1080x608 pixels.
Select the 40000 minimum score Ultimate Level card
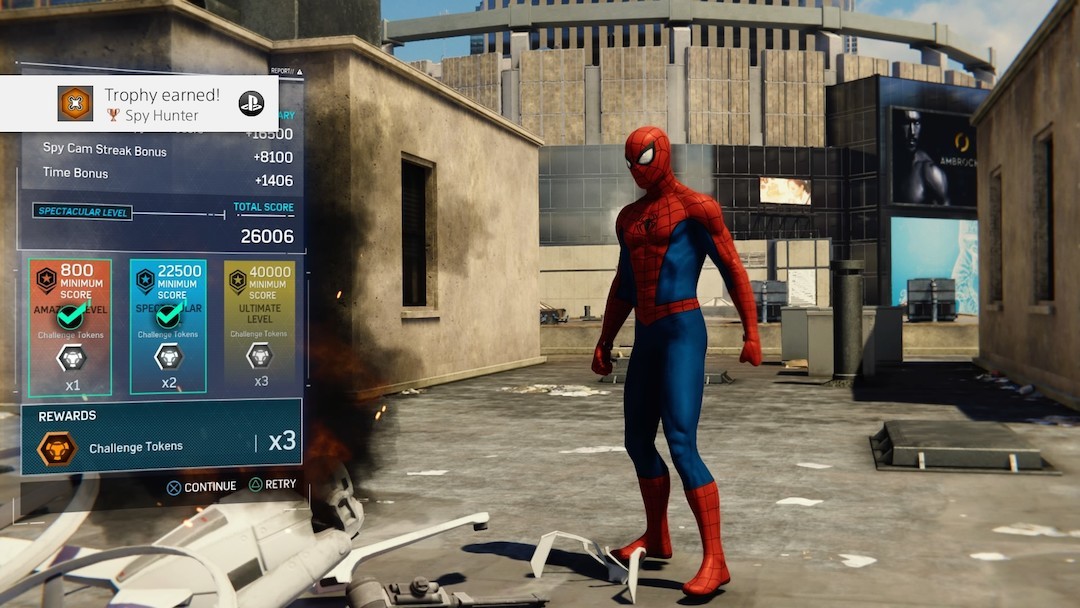coord(260,327)
